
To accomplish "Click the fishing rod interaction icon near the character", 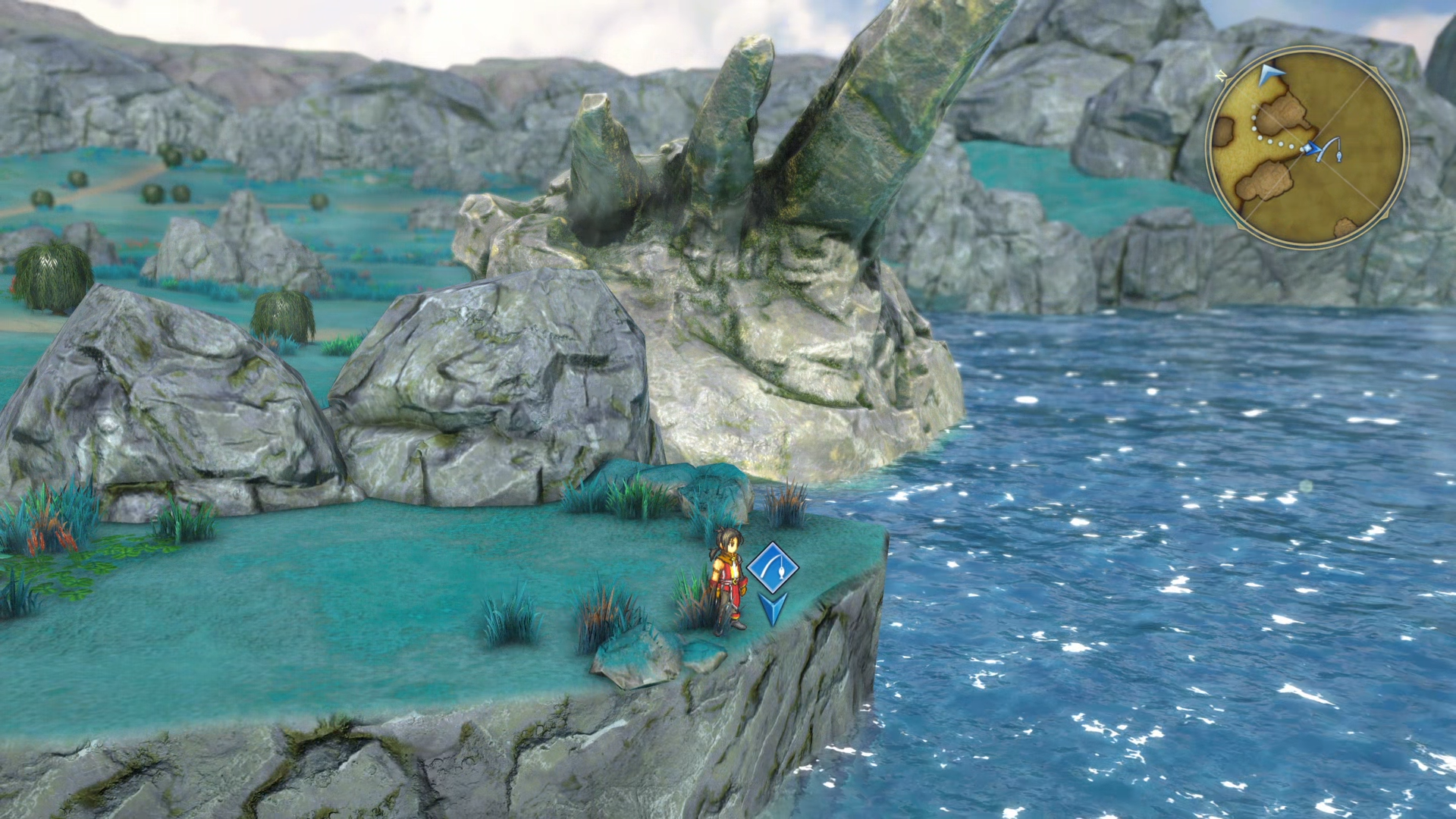I will coord(773,567).
